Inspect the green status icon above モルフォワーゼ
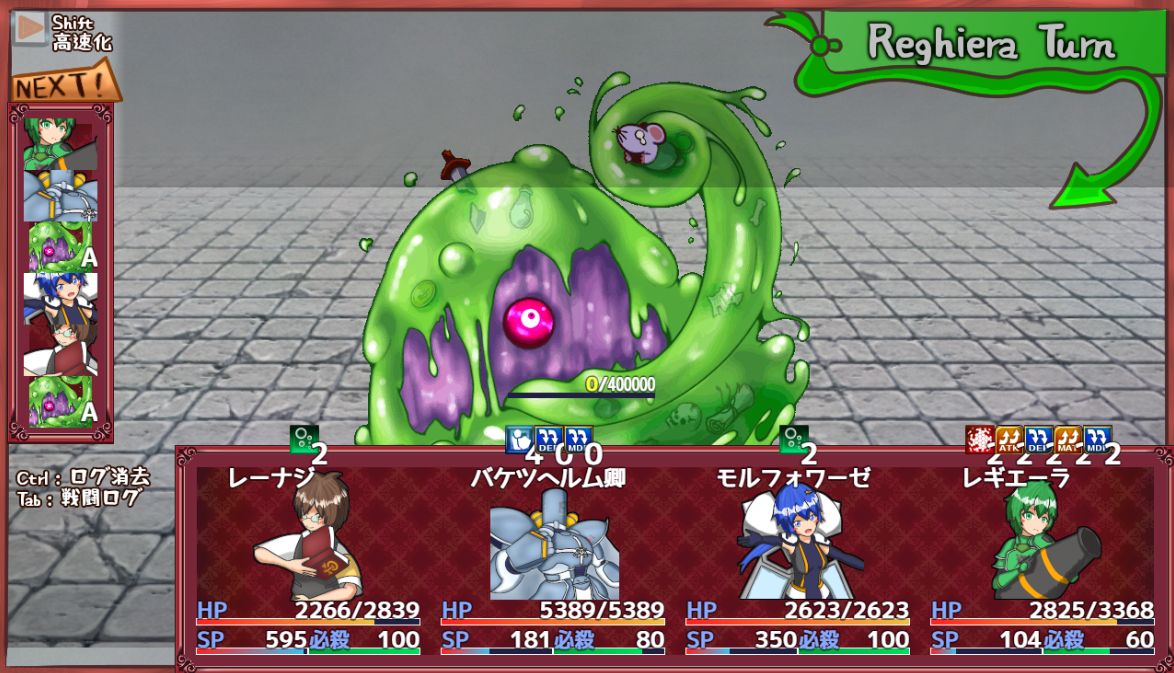Viewport: 1174px width, 673px height. click(x=793, y=439)
